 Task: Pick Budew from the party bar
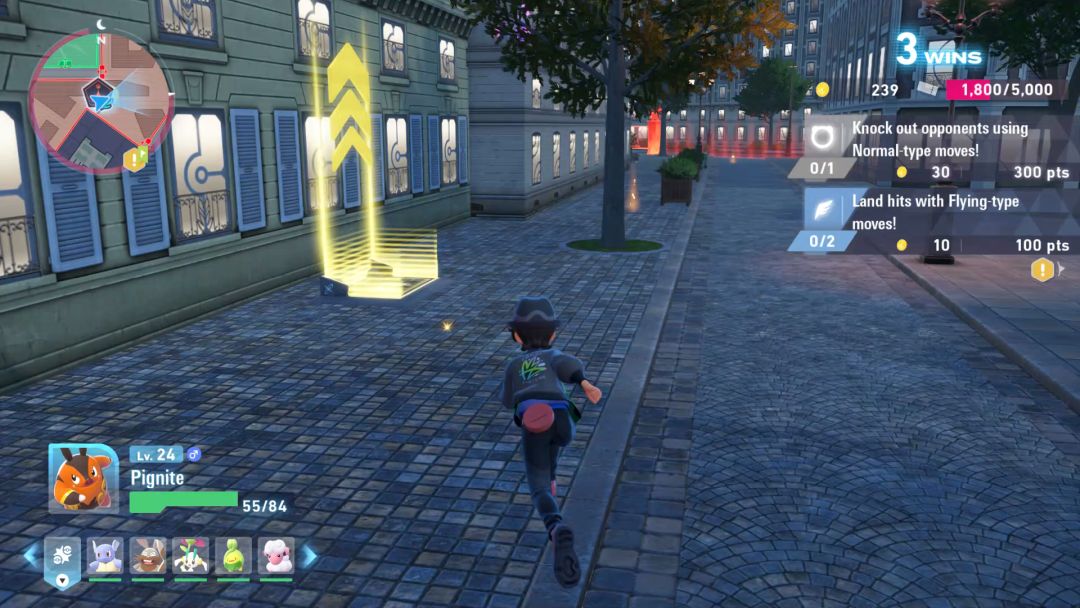pos(233,555)
